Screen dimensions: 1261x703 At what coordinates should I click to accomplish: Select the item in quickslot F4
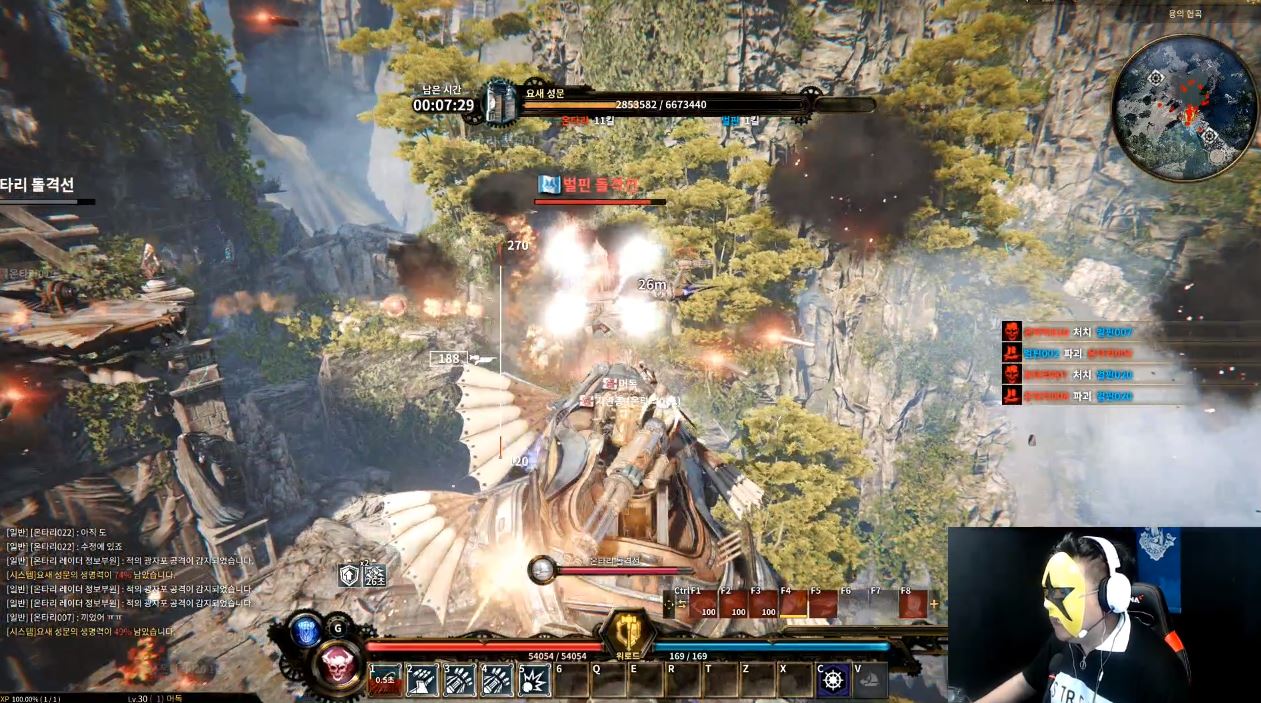(793, 604)
